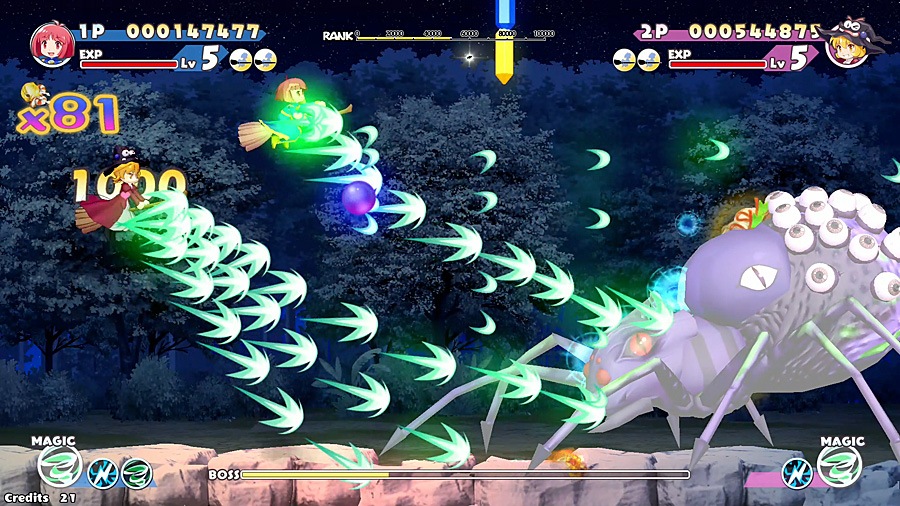This screenshot has height=506, width=900.
Task: Click player one's red-haired character portrait
Action: [50, 43]
